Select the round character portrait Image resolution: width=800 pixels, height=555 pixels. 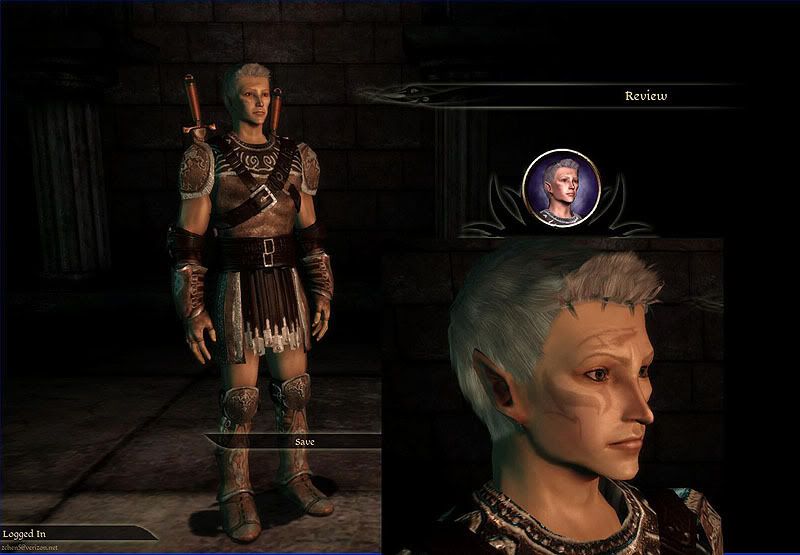click(x=561, y=187)
